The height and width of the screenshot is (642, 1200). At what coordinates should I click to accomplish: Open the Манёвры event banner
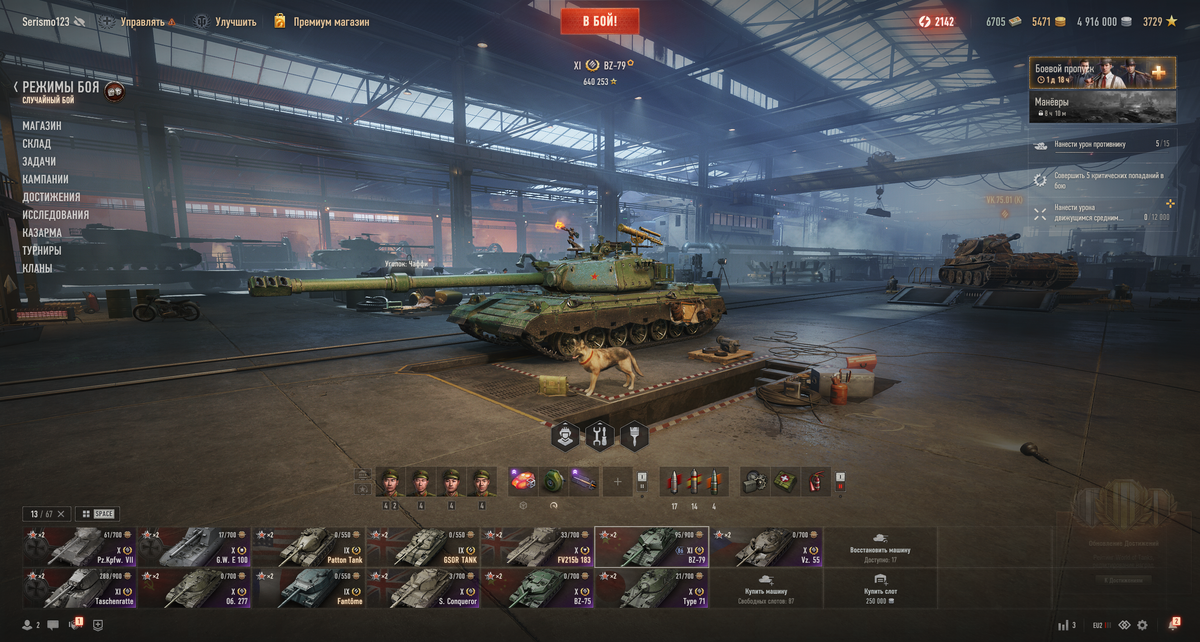[x=1102, y=107]
